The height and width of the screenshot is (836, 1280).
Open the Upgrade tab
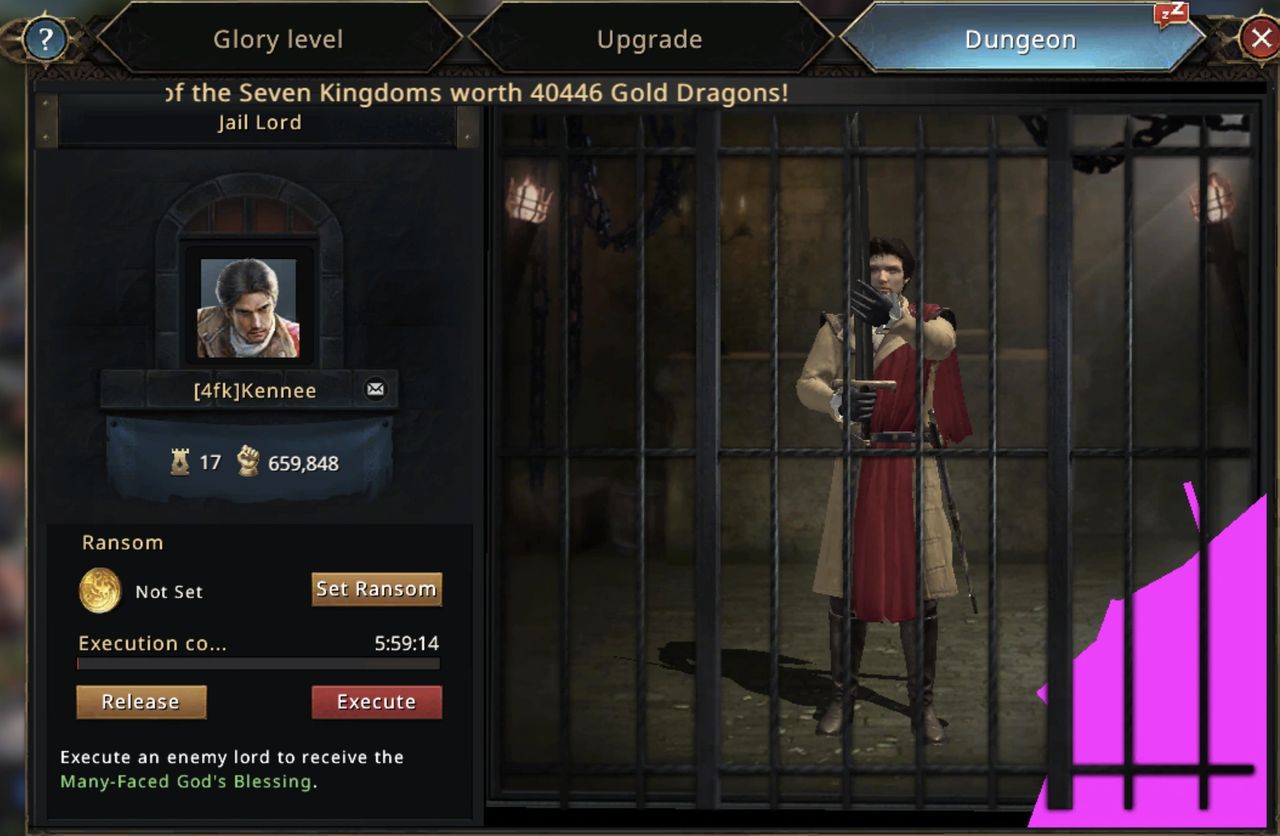tap(649, 40)
